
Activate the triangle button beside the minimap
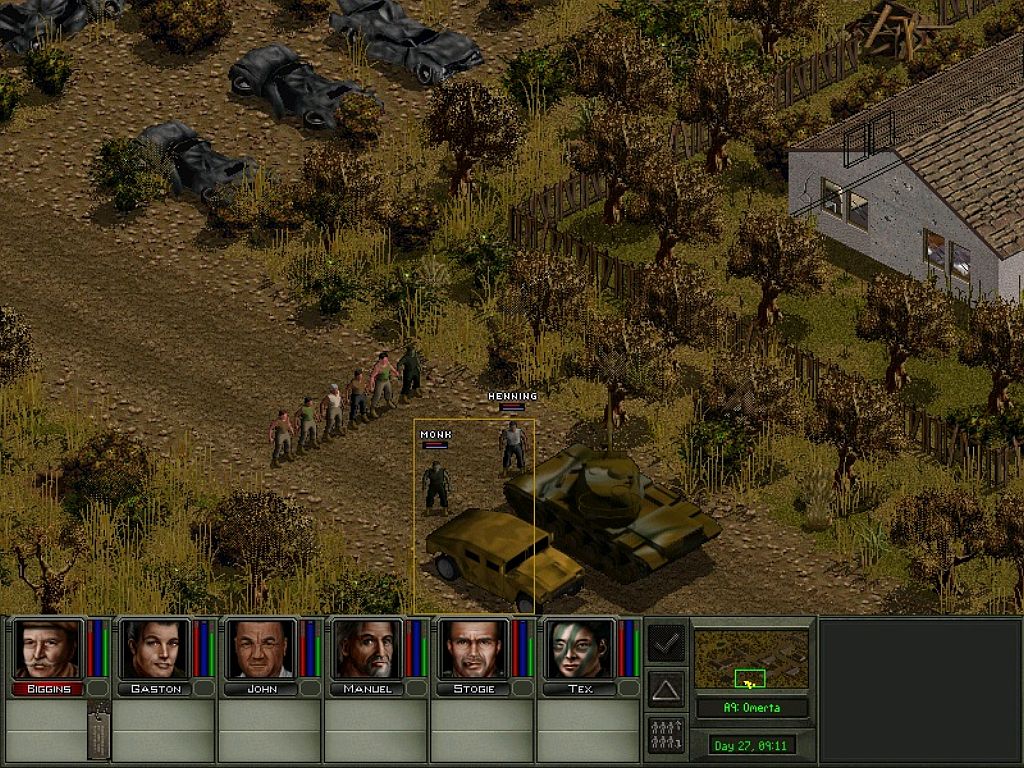tap(666, 689)
